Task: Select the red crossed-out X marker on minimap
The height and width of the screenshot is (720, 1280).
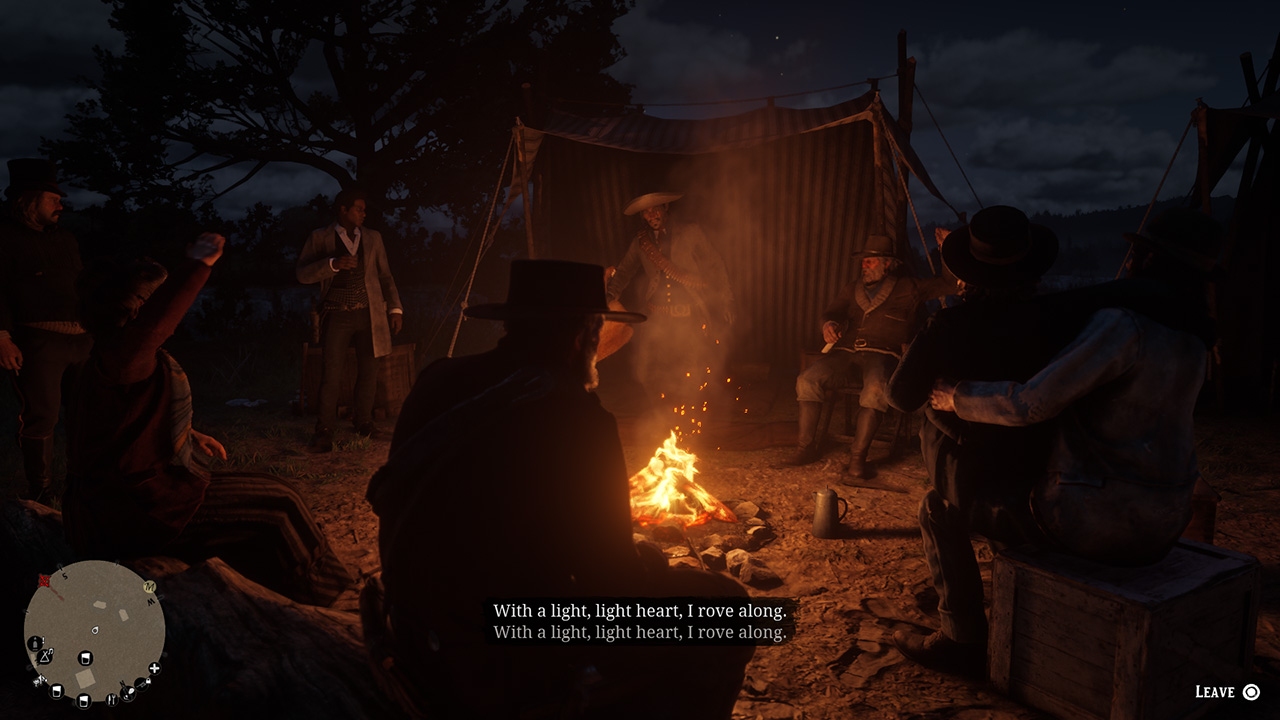Action: [43, 580]
